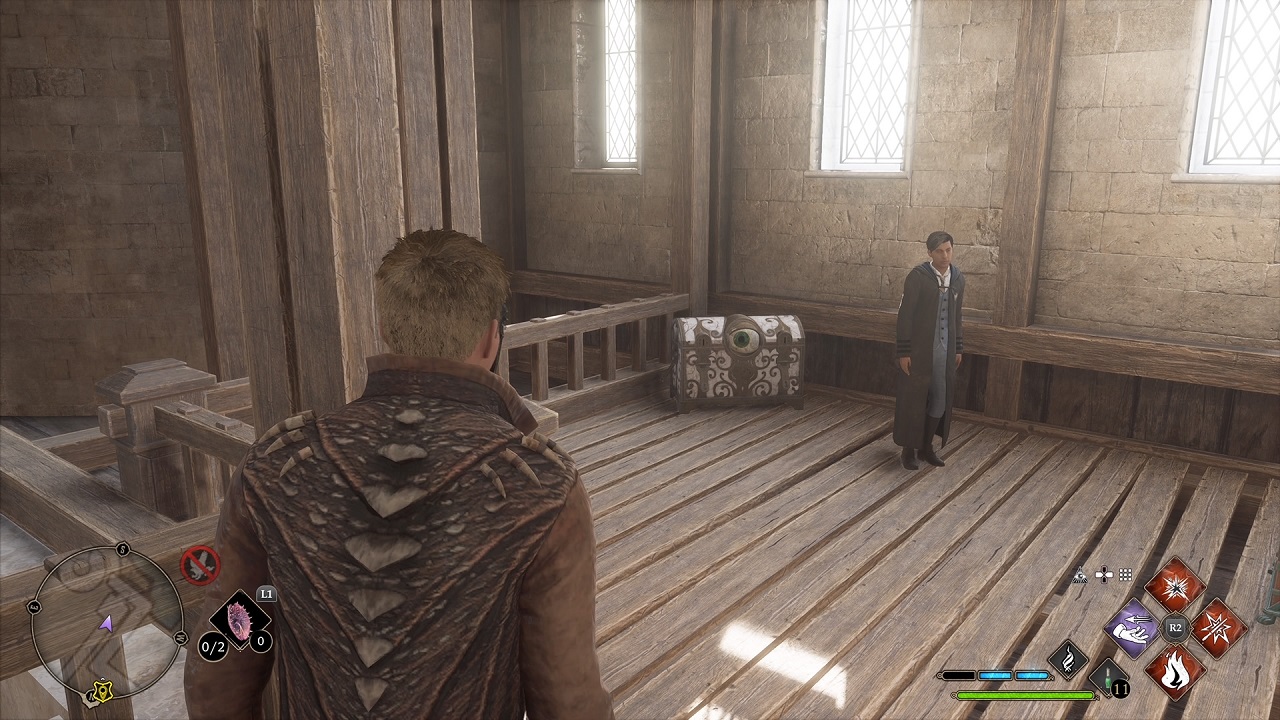Viewport: 1280px width, 720px height.
Task: Click the yellow shield quest marker icon
Action: tap(102, 692)
